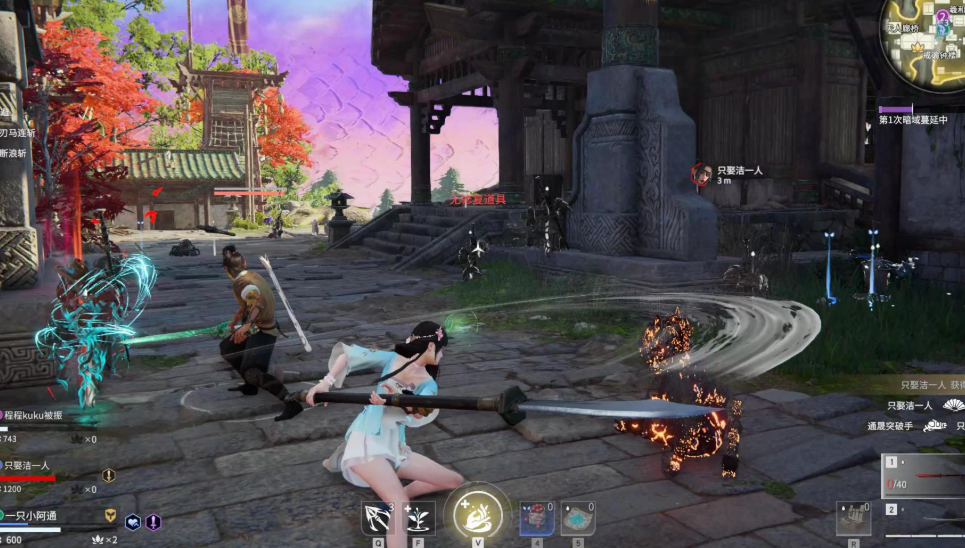This screenshot has height=548, width=965.
Task: Click the purple sword buff icon
Action: click(153, 522)
